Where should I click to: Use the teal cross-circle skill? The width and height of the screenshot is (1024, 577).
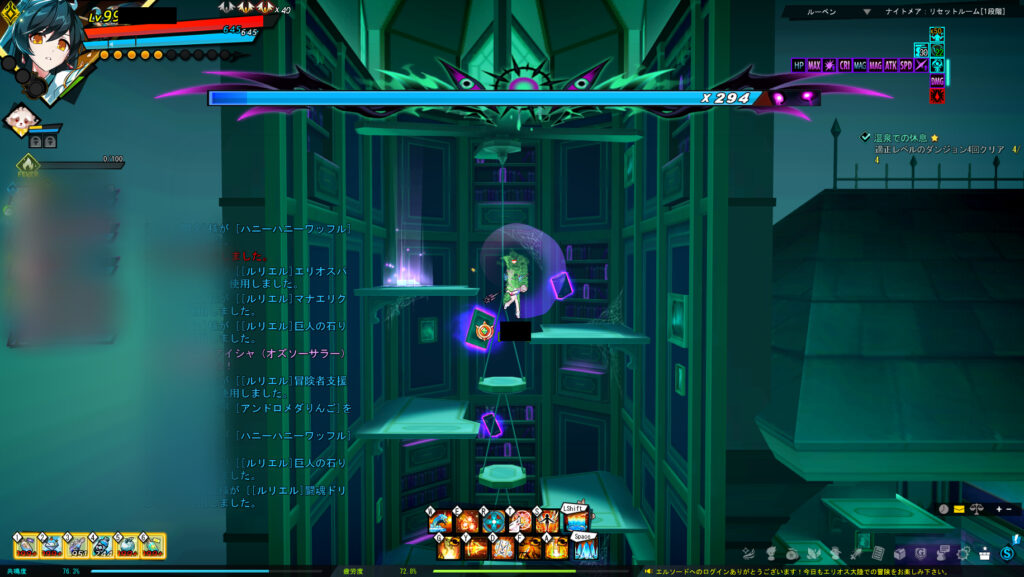(x=494, y=522)
